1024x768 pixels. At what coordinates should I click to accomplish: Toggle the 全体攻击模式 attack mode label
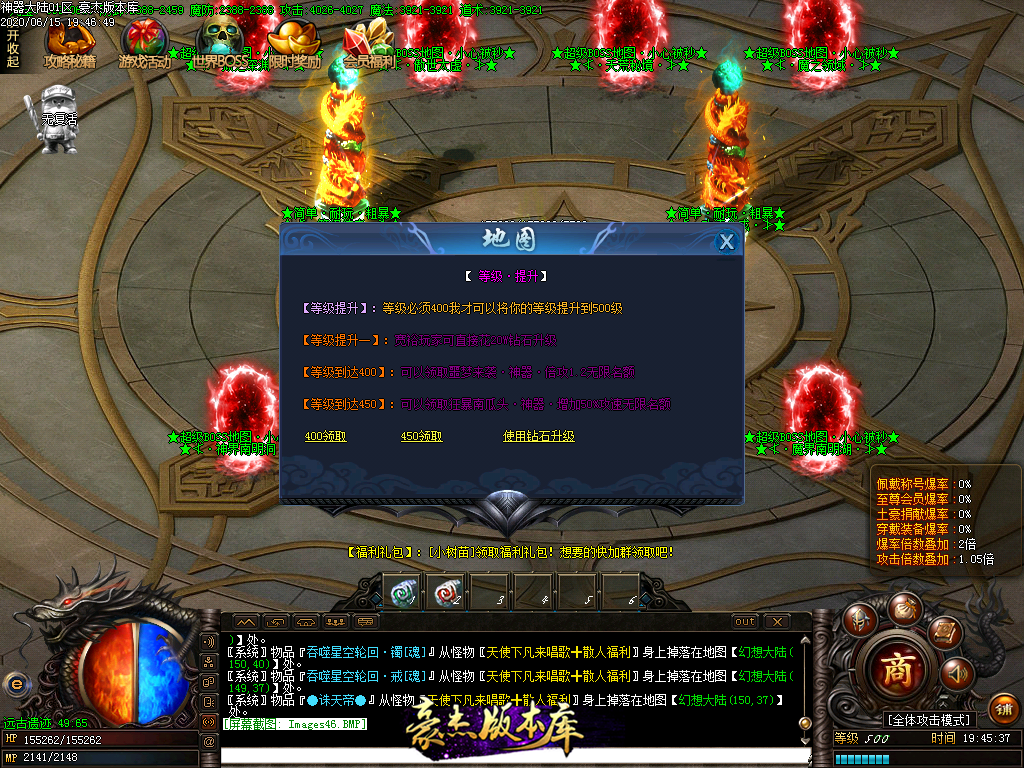930,720
